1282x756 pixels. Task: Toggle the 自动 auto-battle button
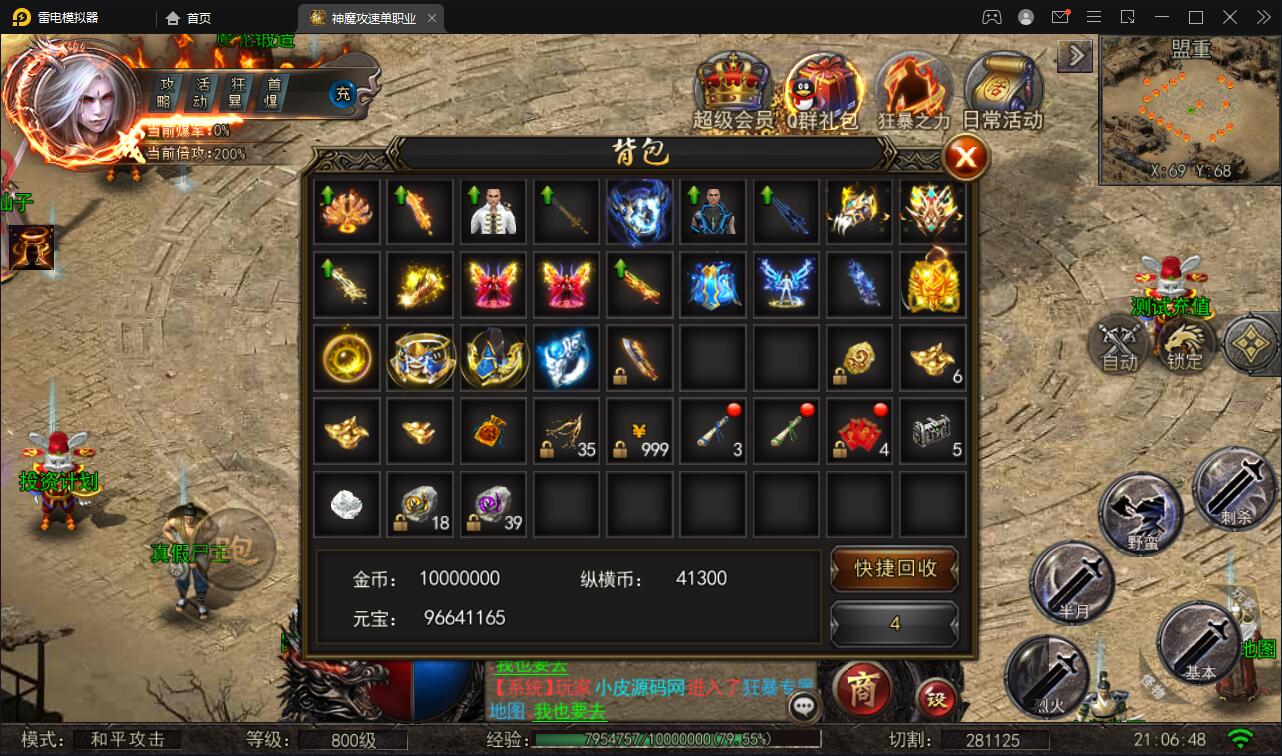click(x=1118, y=345)
